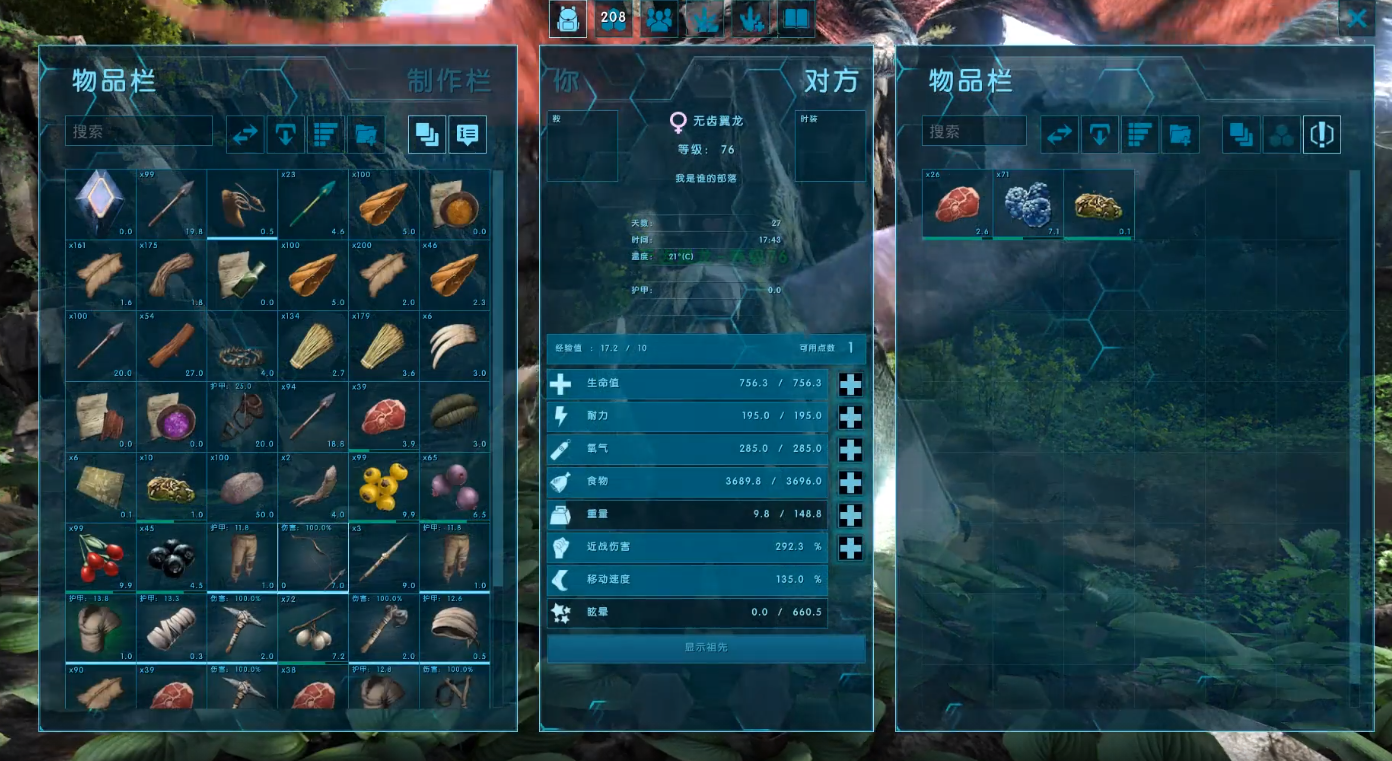Click the 显示祖先 show ancestors button
Image resolution: width=1392 pixels, height=761 pixels.
click(x=706, y=648)
